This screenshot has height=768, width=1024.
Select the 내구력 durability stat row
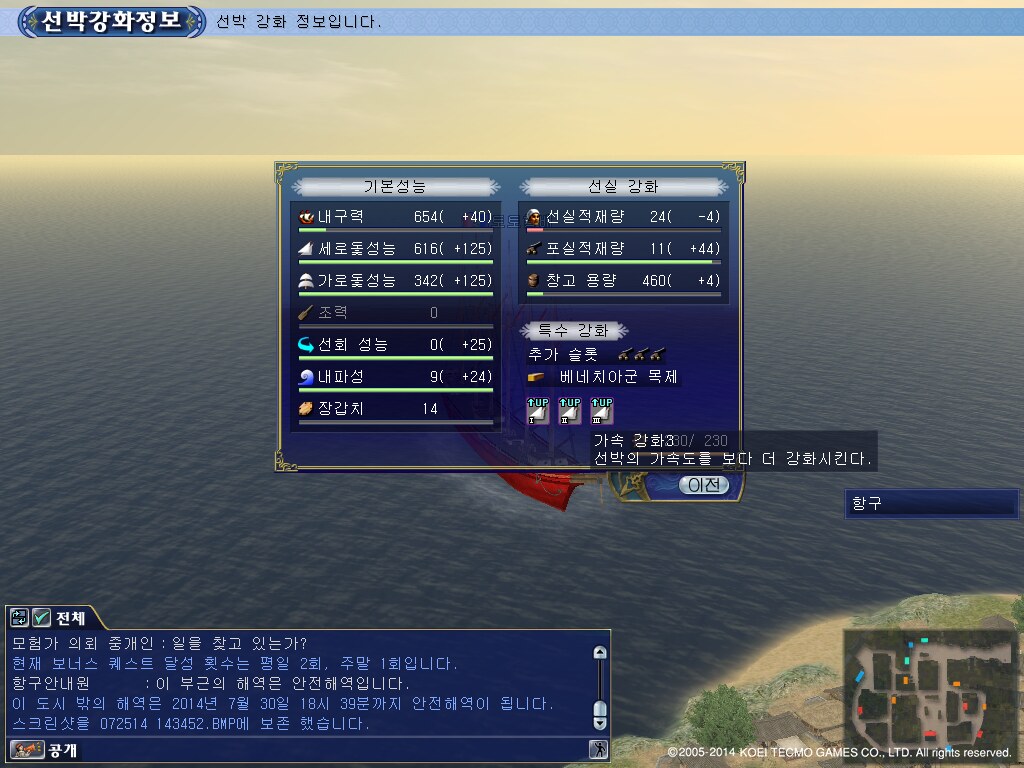click(x=395, y=217)
